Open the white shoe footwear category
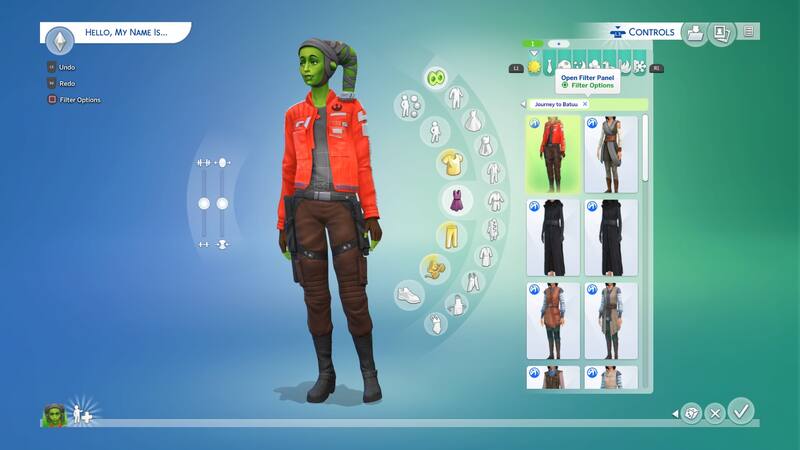This screenshot has height=450, width=800. (x=409, y=295)
